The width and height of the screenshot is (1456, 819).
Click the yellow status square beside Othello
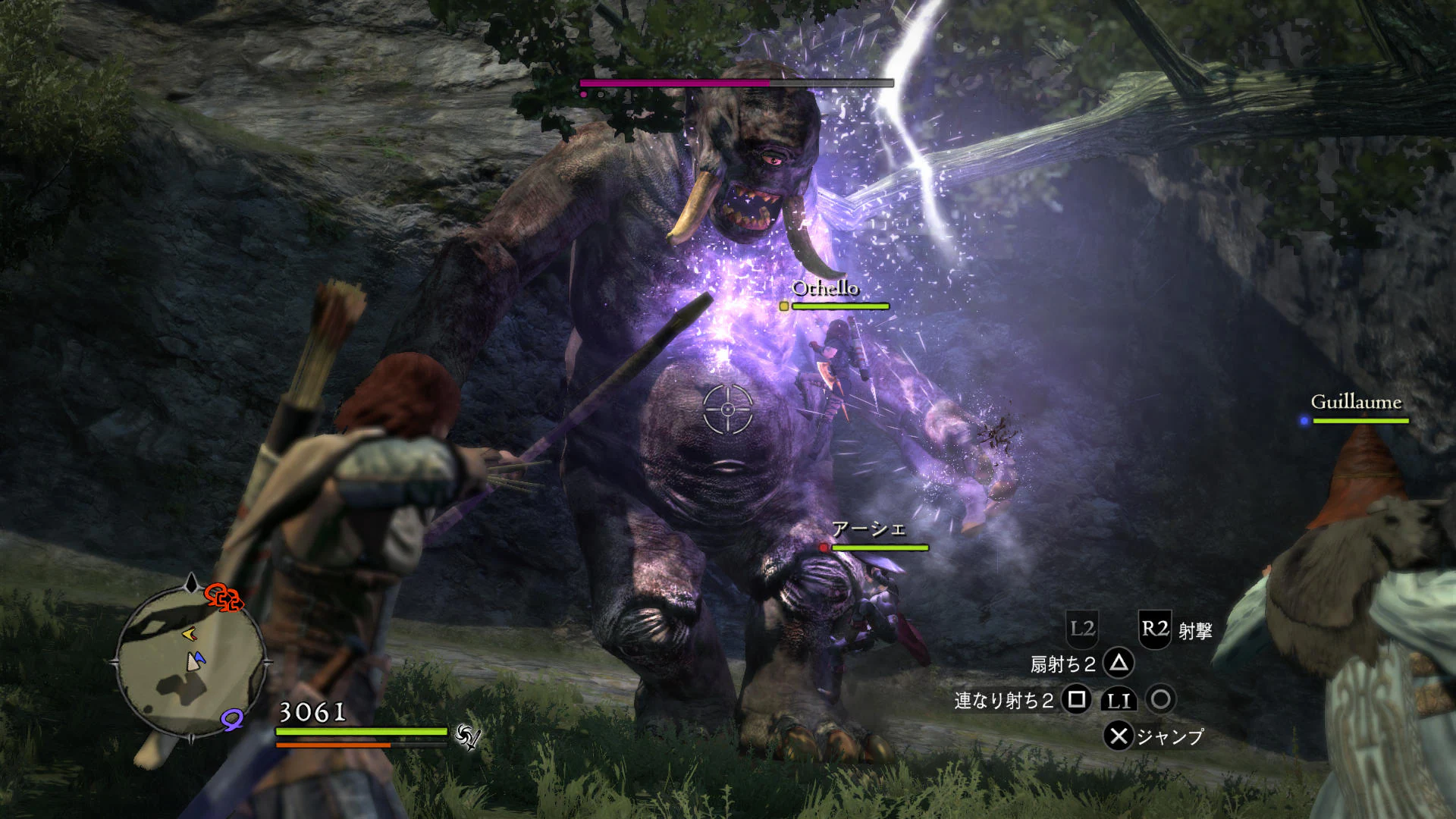(x=783, y=304)
